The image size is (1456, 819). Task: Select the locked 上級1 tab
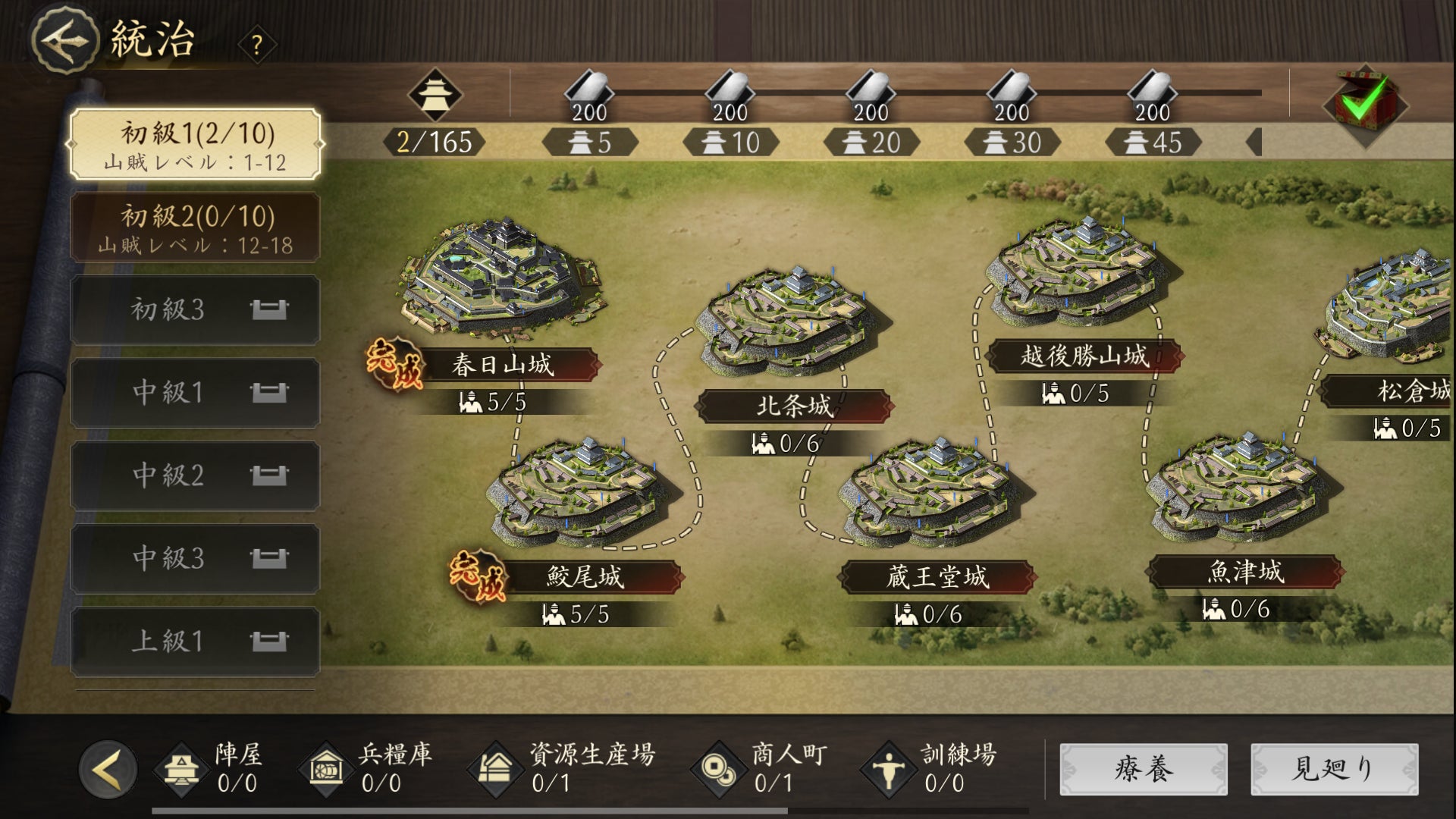tap(195, 641)
